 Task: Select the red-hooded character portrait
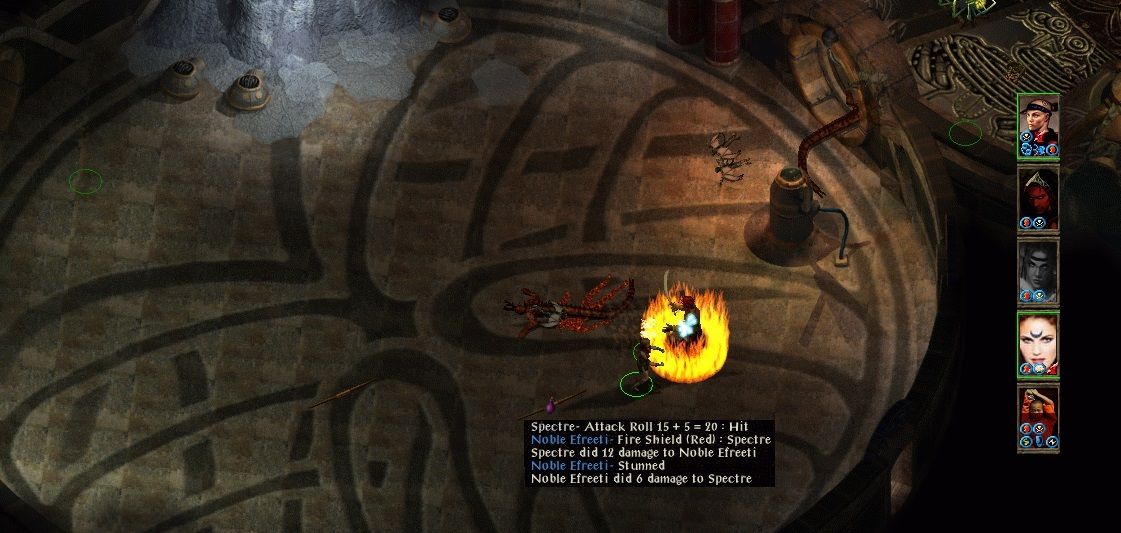[x=1038, y=192]
